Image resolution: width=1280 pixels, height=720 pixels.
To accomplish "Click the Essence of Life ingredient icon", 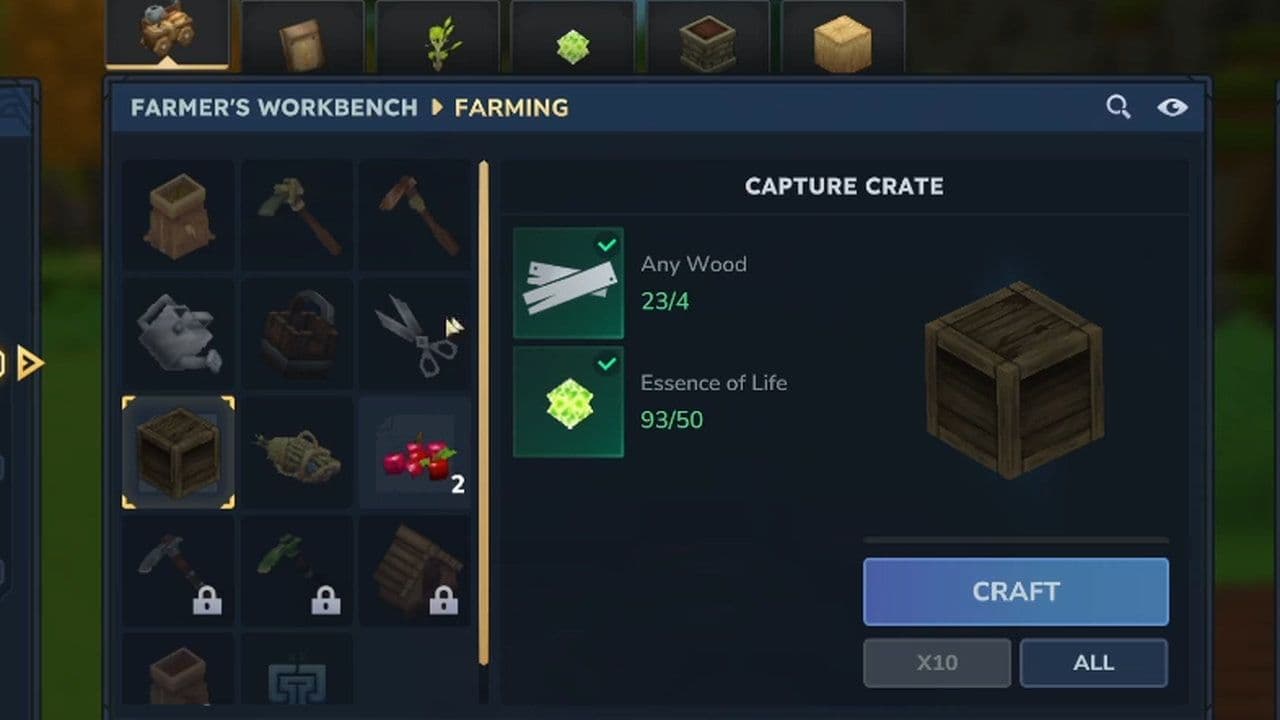I will click(568, 401).
